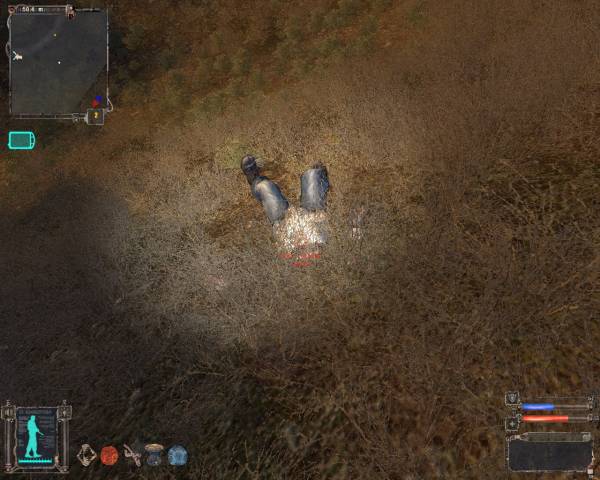Click the armor shield icon
The width and height of the screenshot is (600, 480).
tap(512, 399)
